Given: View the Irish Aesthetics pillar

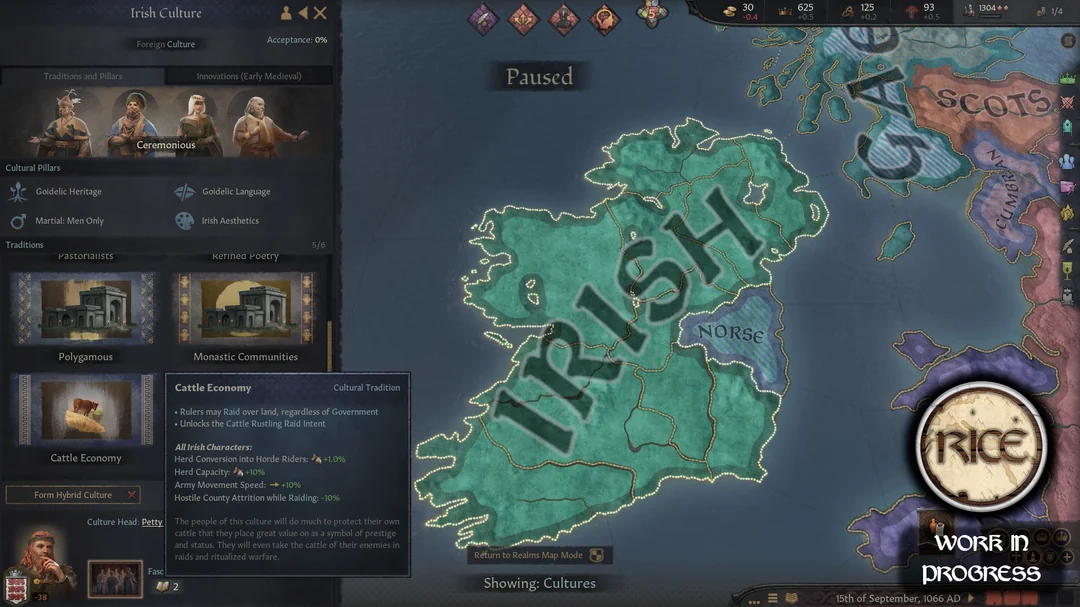Looking at the screenshot, I should (x=230, y=220).
